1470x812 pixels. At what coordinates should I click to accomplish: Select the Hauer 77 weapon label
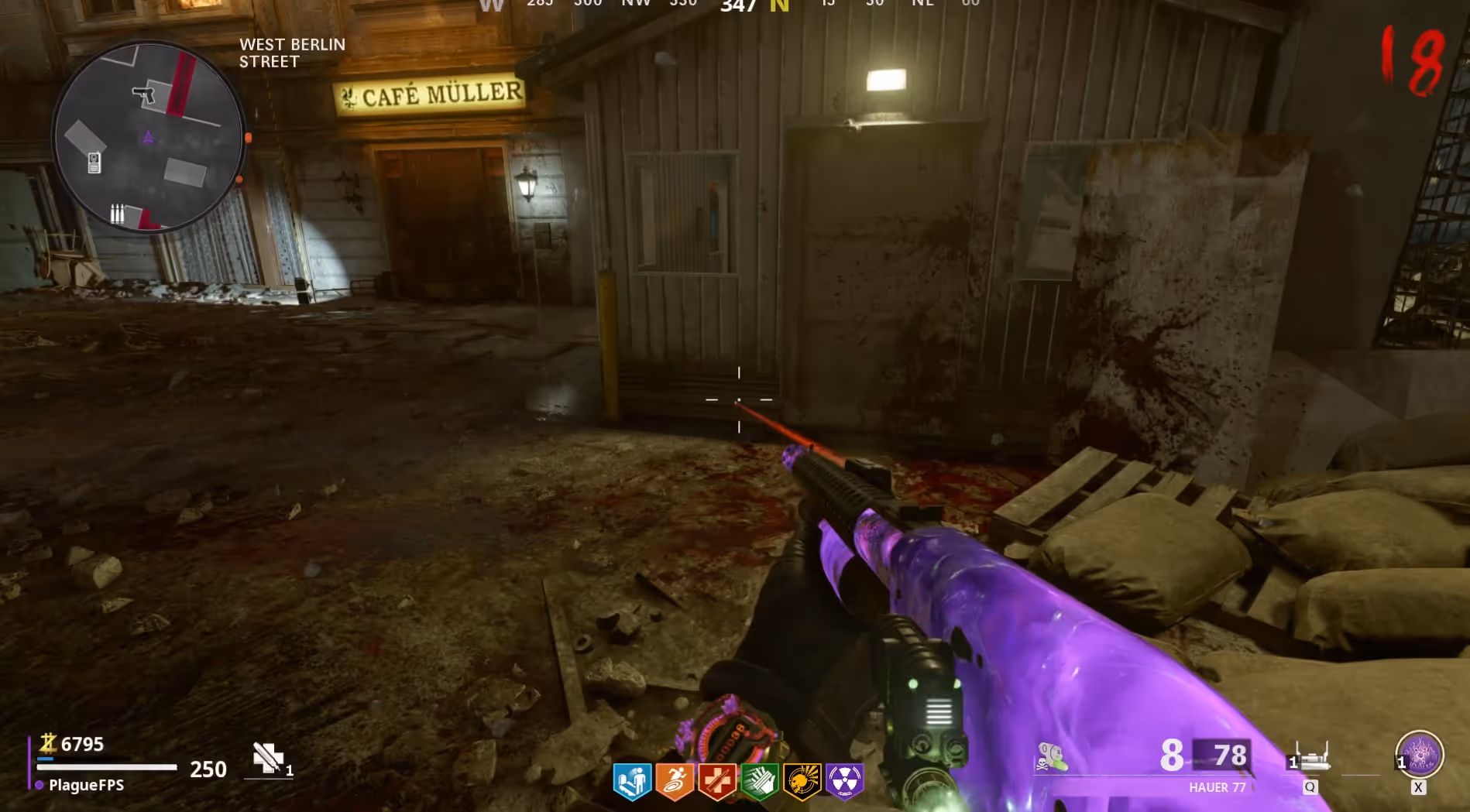click(x=1217, y=787)
